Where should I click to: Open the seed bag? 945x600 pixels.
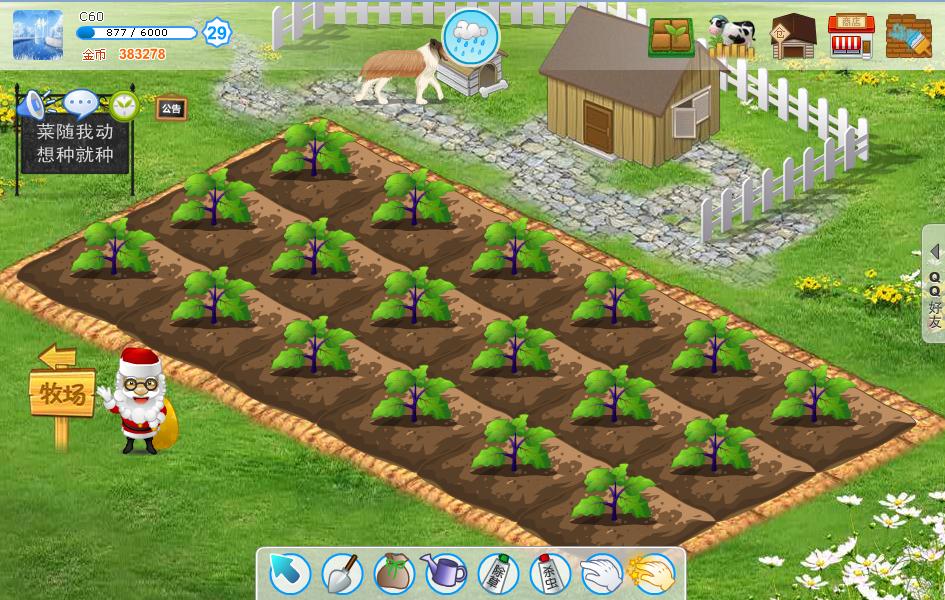coord(394,574)
